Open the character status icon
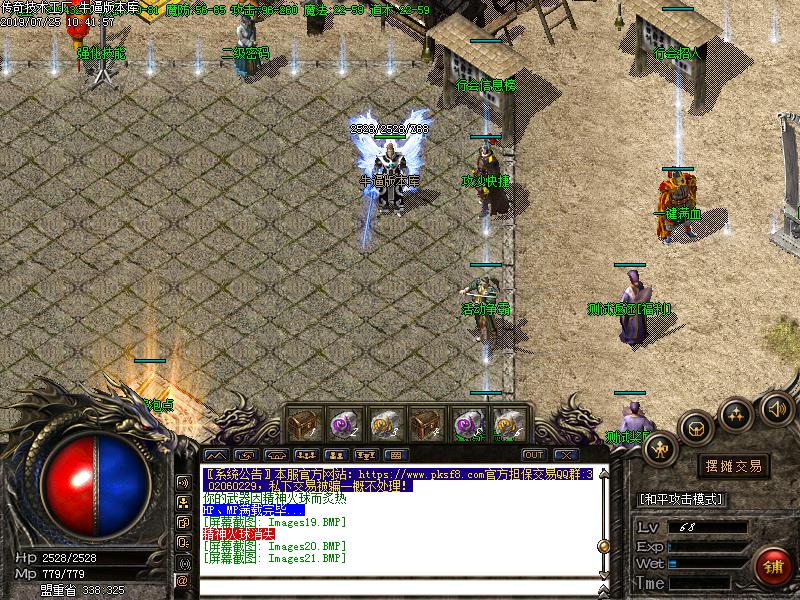The image size is (800, 600). pos(660,450)
